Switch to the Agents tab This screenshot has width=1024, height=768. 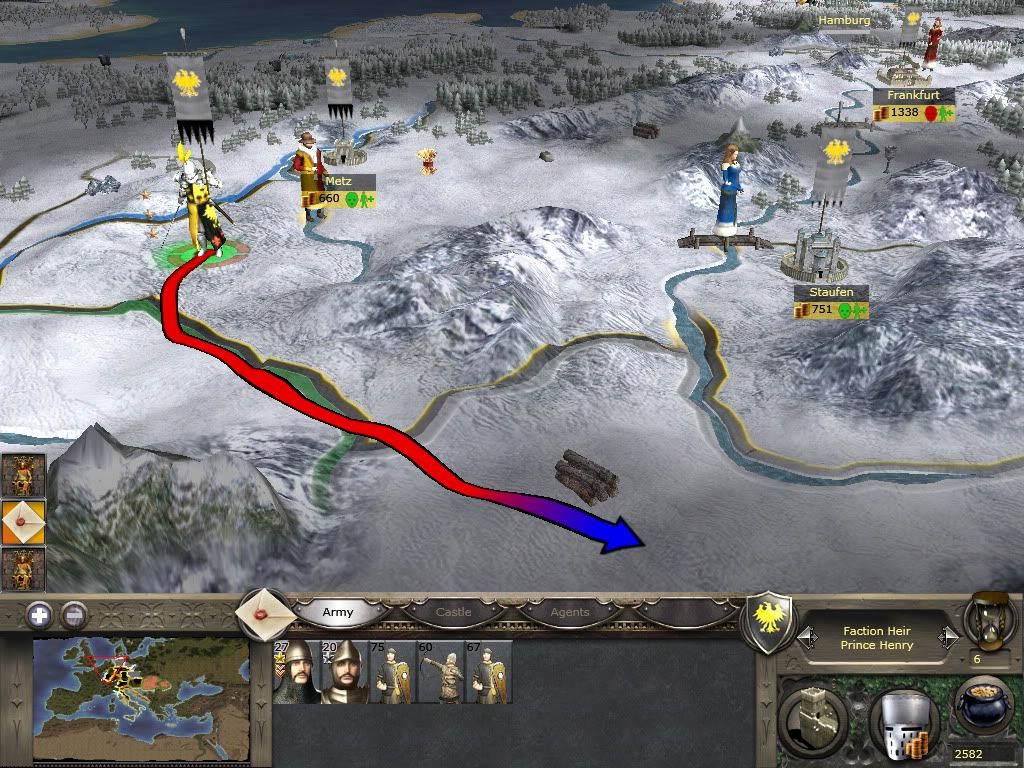click(x=570, y=612)
